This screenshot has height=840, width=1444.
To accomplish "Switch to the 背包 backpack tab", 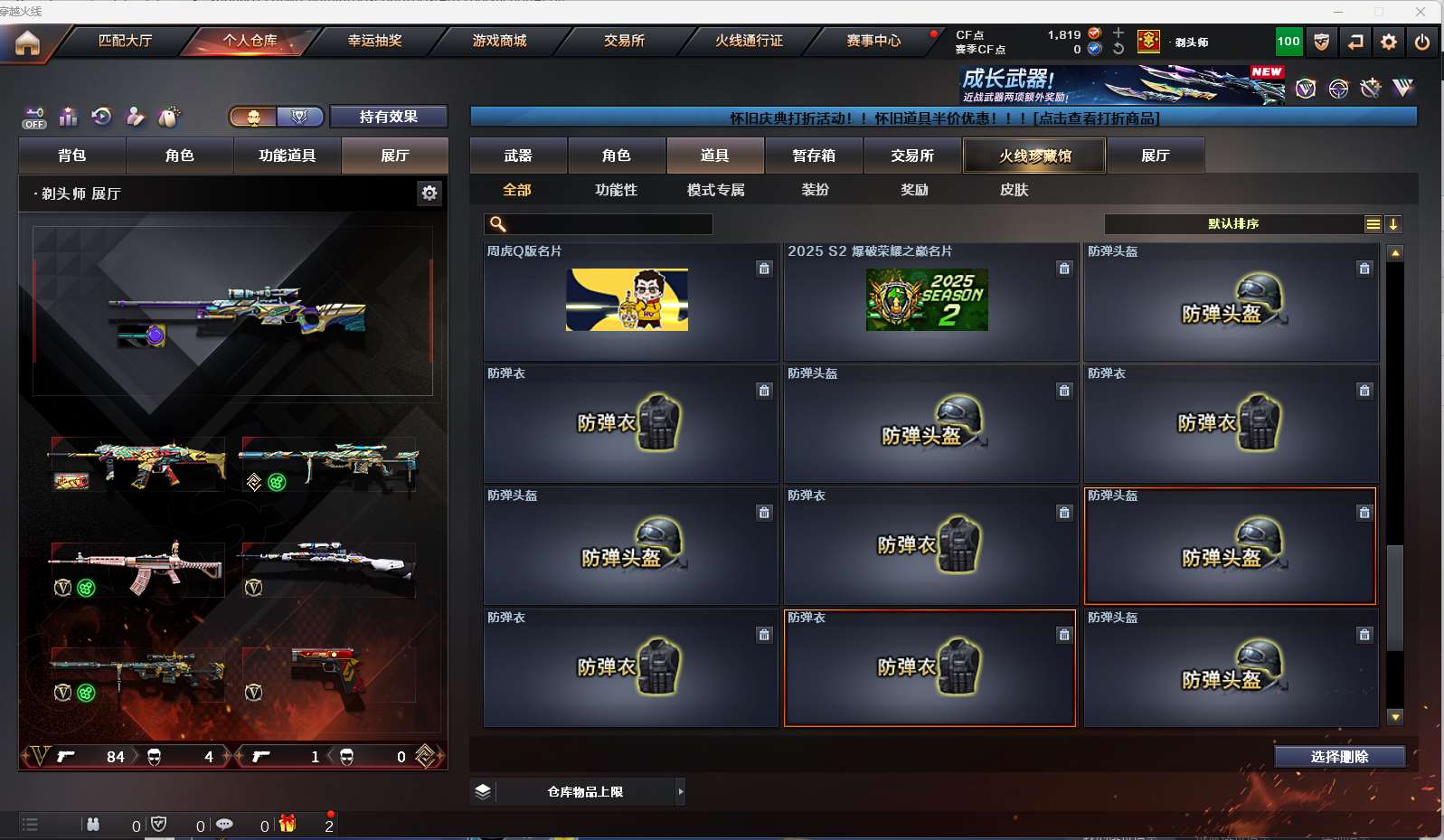I will pyautogui.click(x=72, y=156).
